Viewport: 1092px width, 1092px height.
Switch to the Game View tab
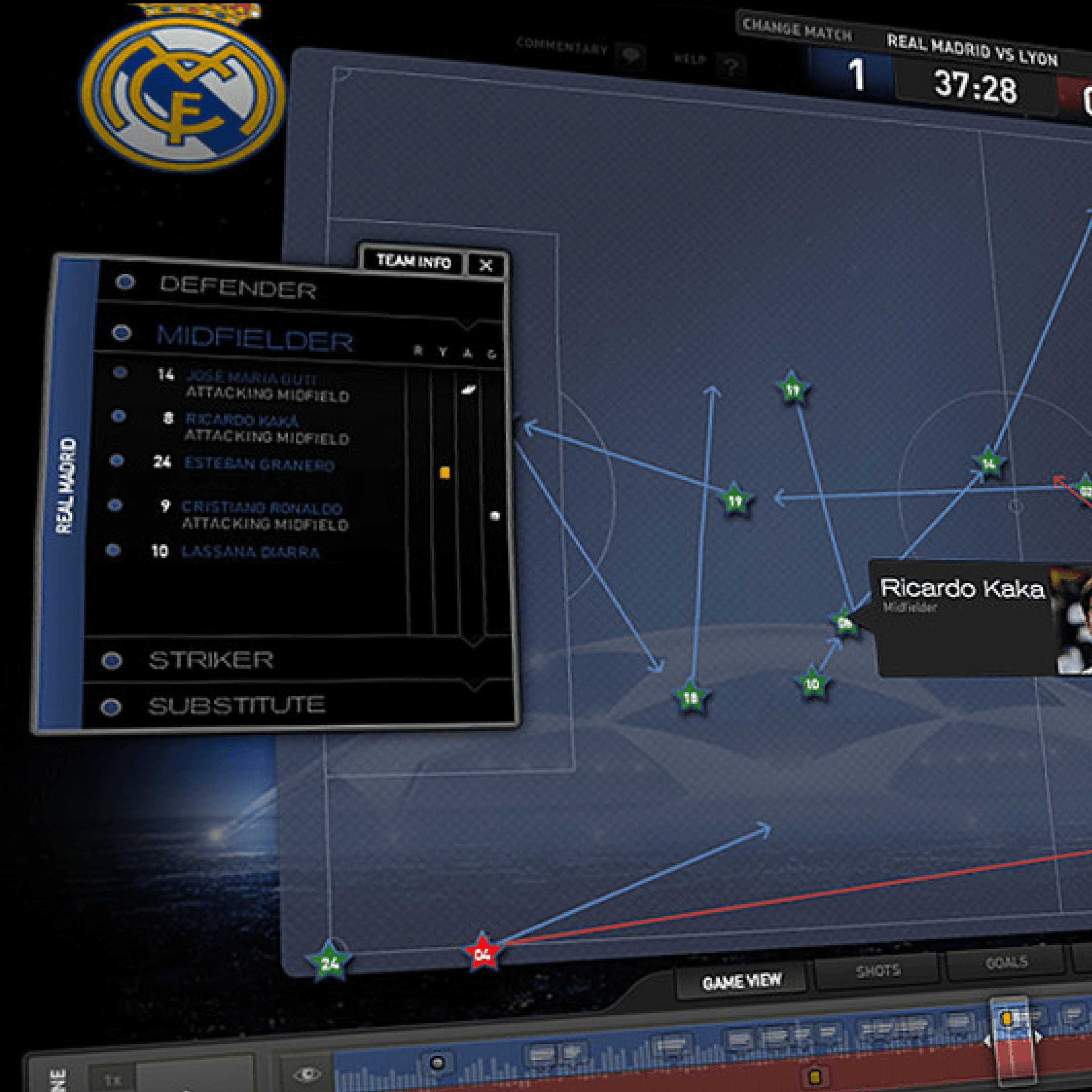742,982
